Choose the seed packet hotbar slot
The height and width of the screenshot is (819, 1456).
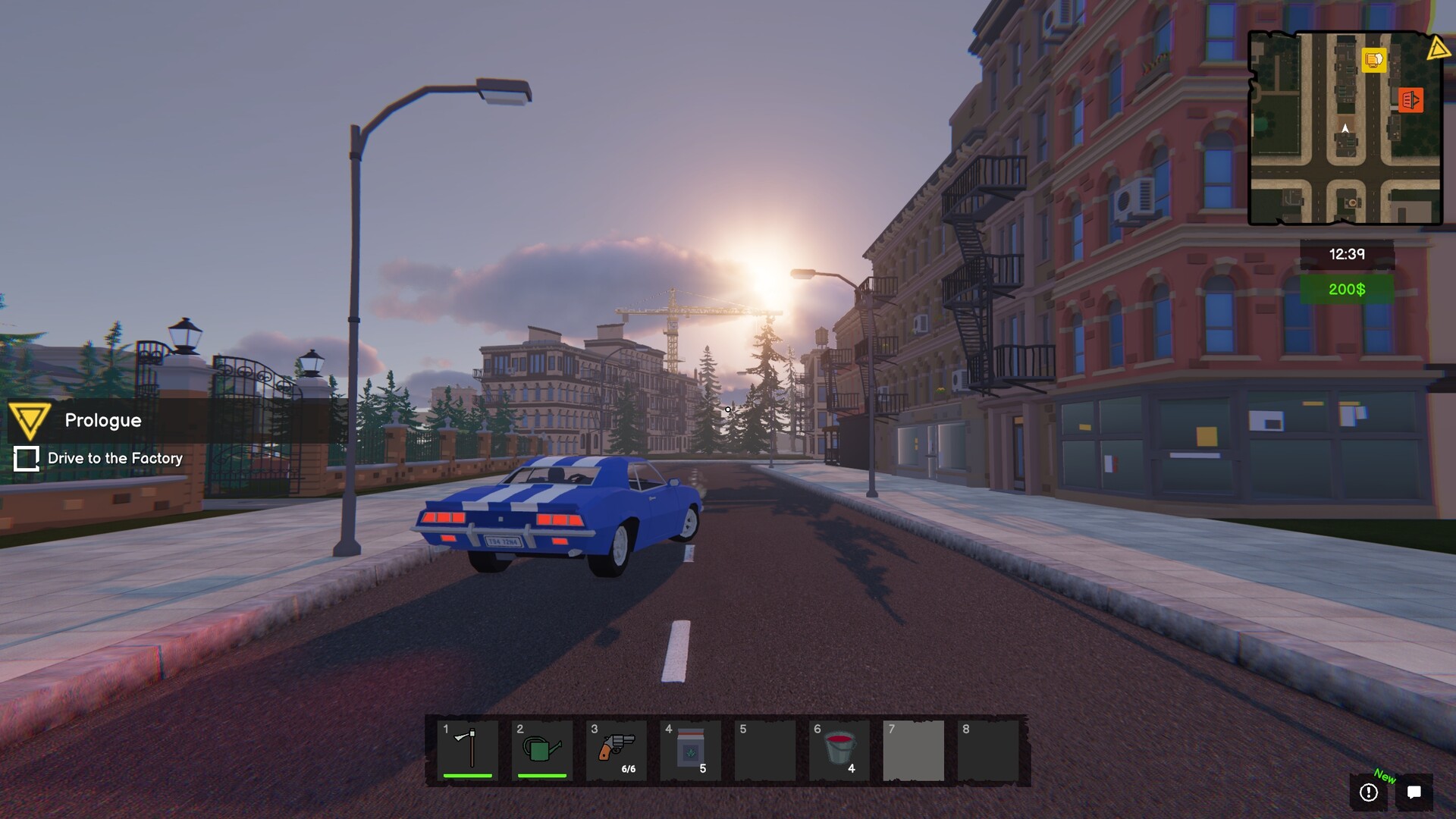pos(690,750)
